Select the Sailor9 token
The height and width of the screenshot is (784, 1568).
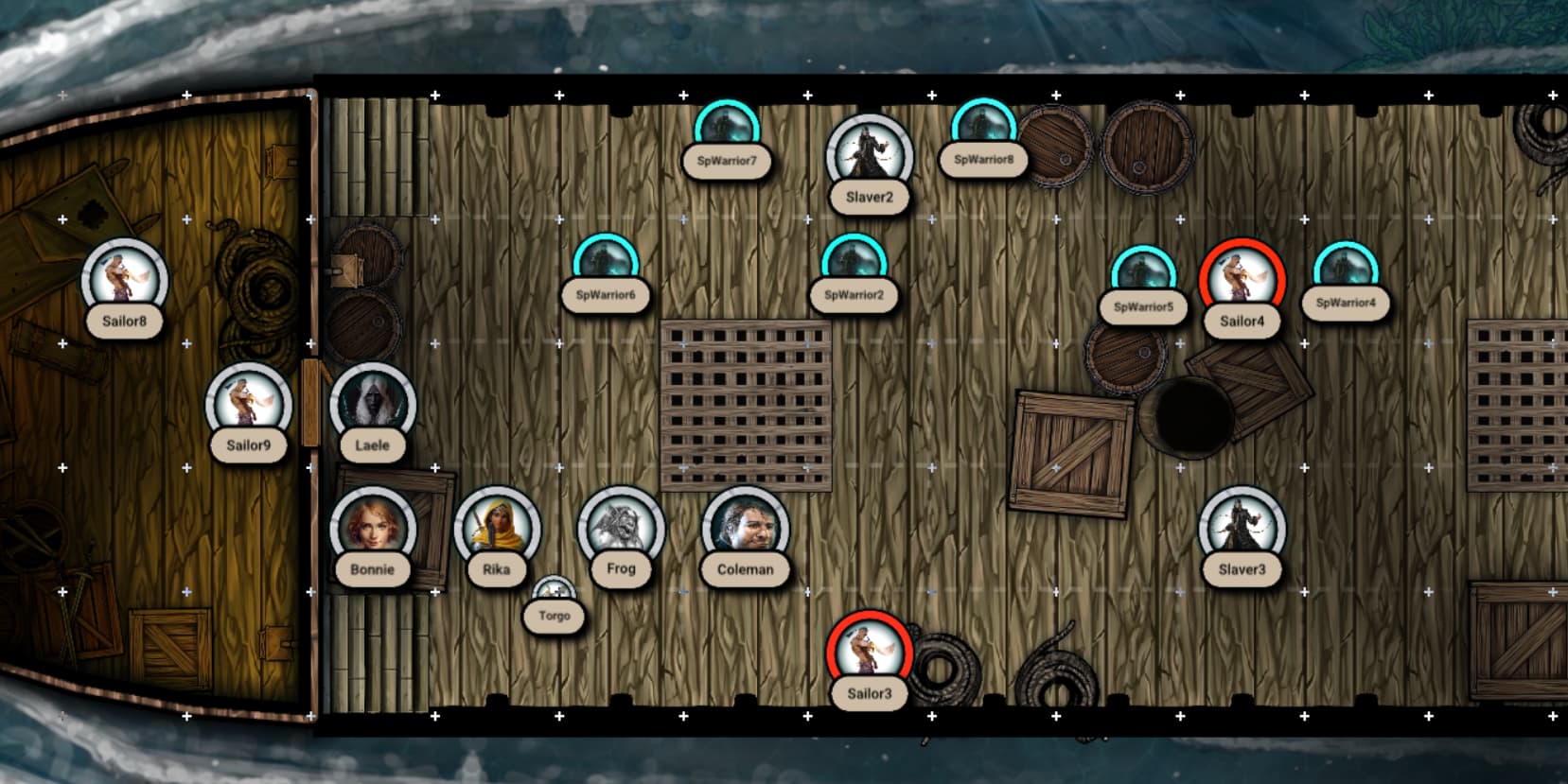pyautogui.click(x=248, y=405)
